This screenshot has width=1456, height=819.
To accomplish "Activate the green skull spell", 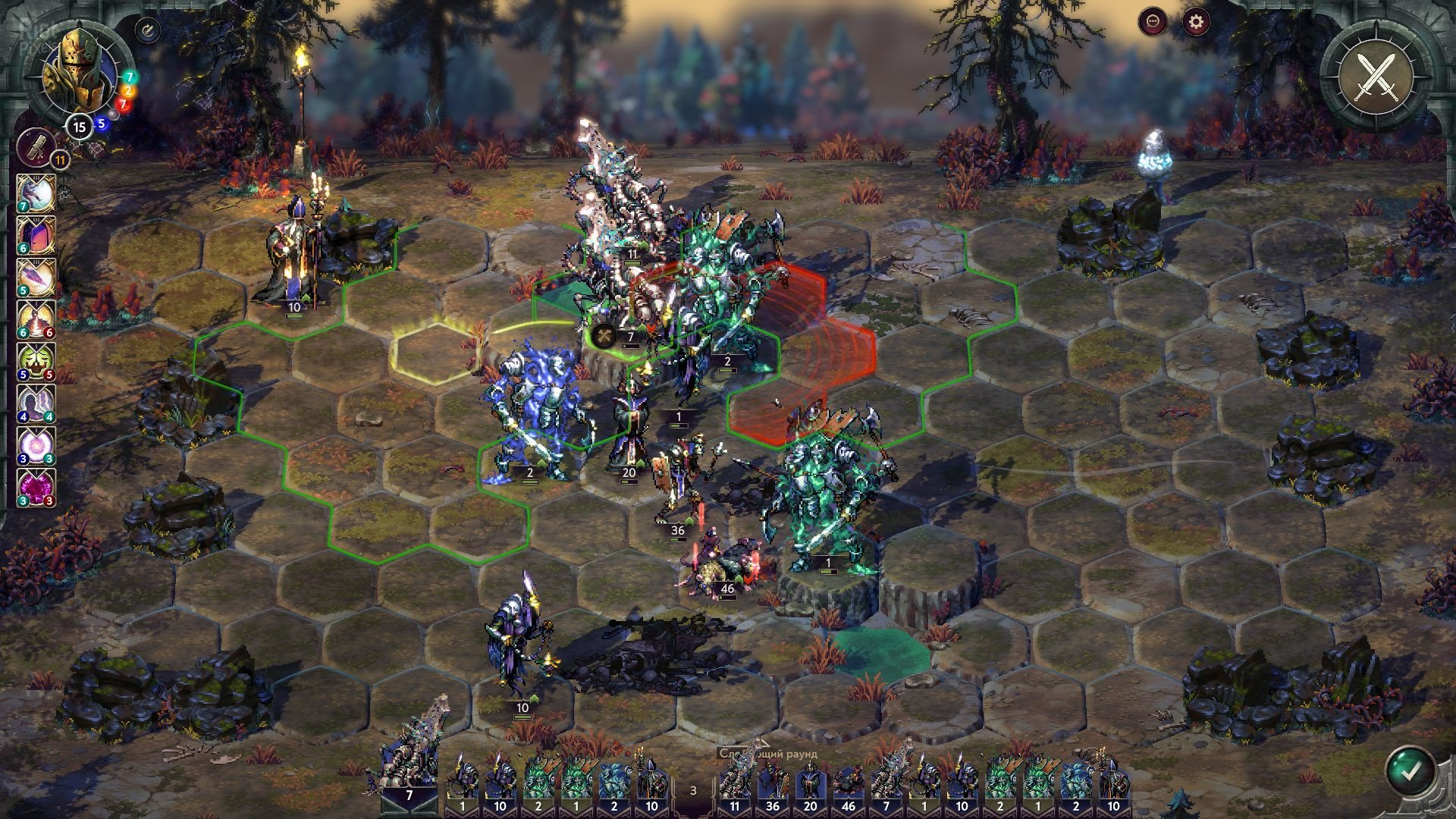I will click(x=36, y=361).
